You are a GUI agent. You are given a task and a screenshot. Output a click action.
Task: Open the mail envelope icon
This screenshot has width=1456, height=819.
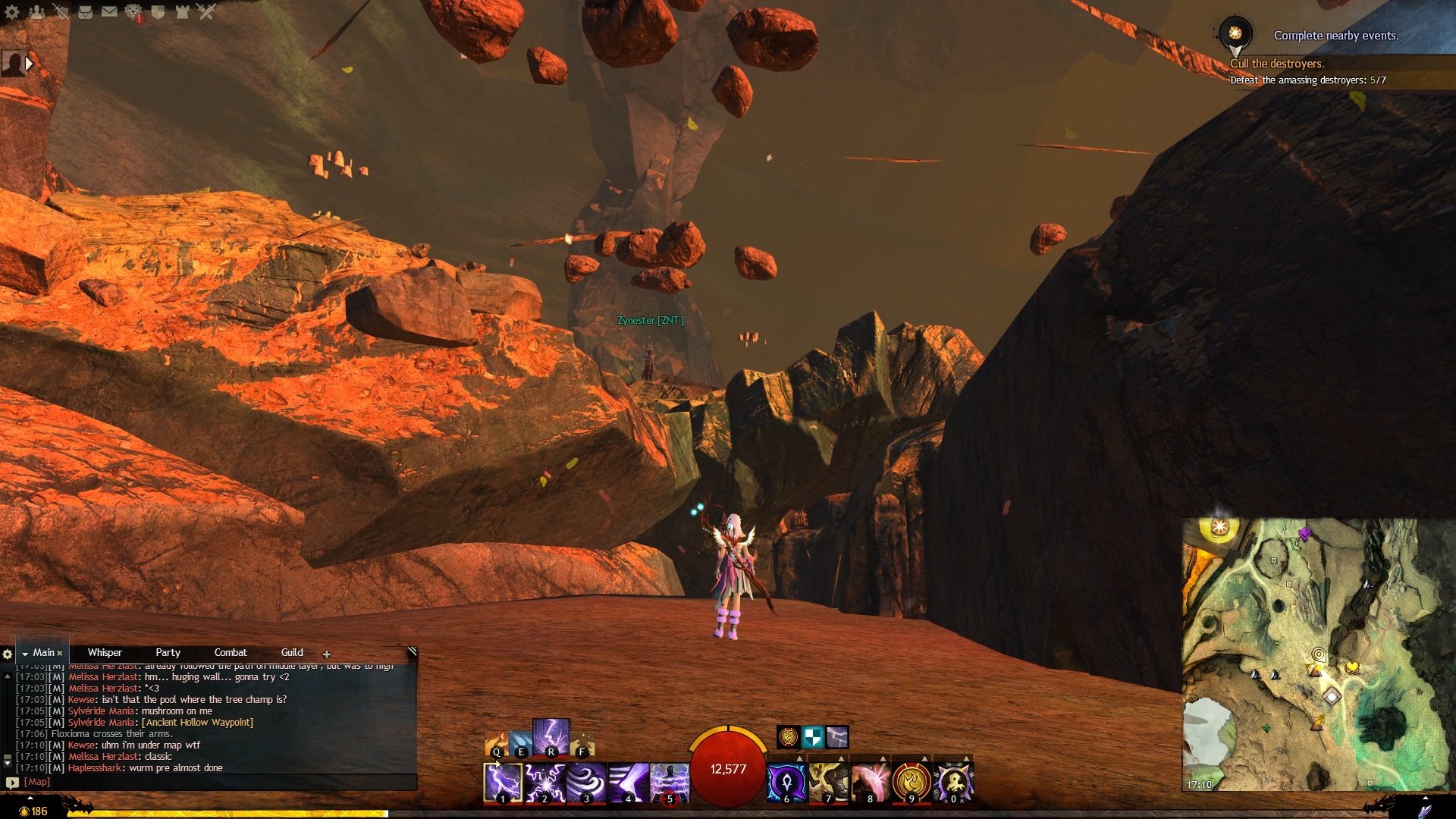110,11
